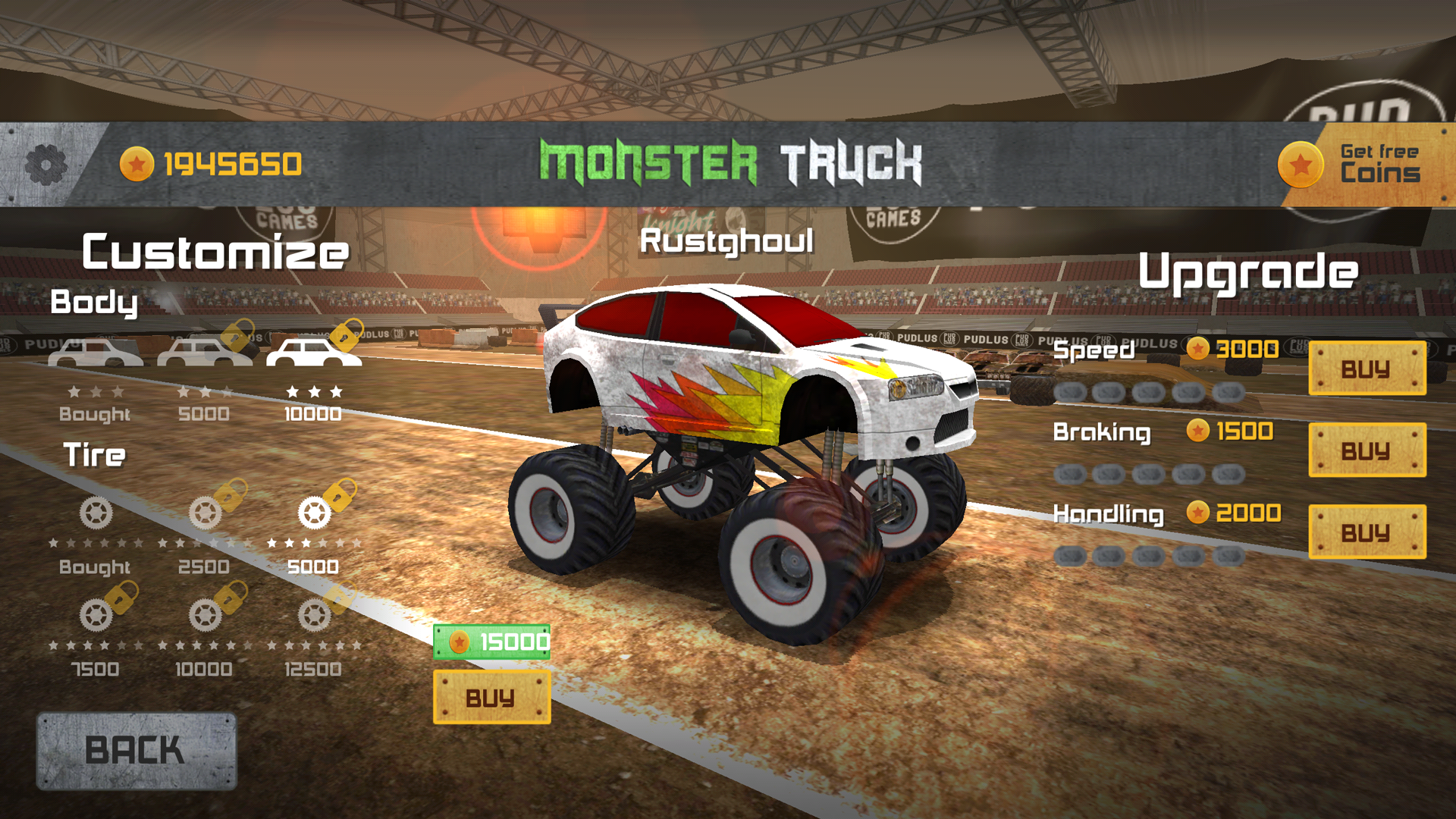Buy the Handling upgrade for 2000 coins
Viewport: 1456px width, 819px height.
pos(1367,531)
